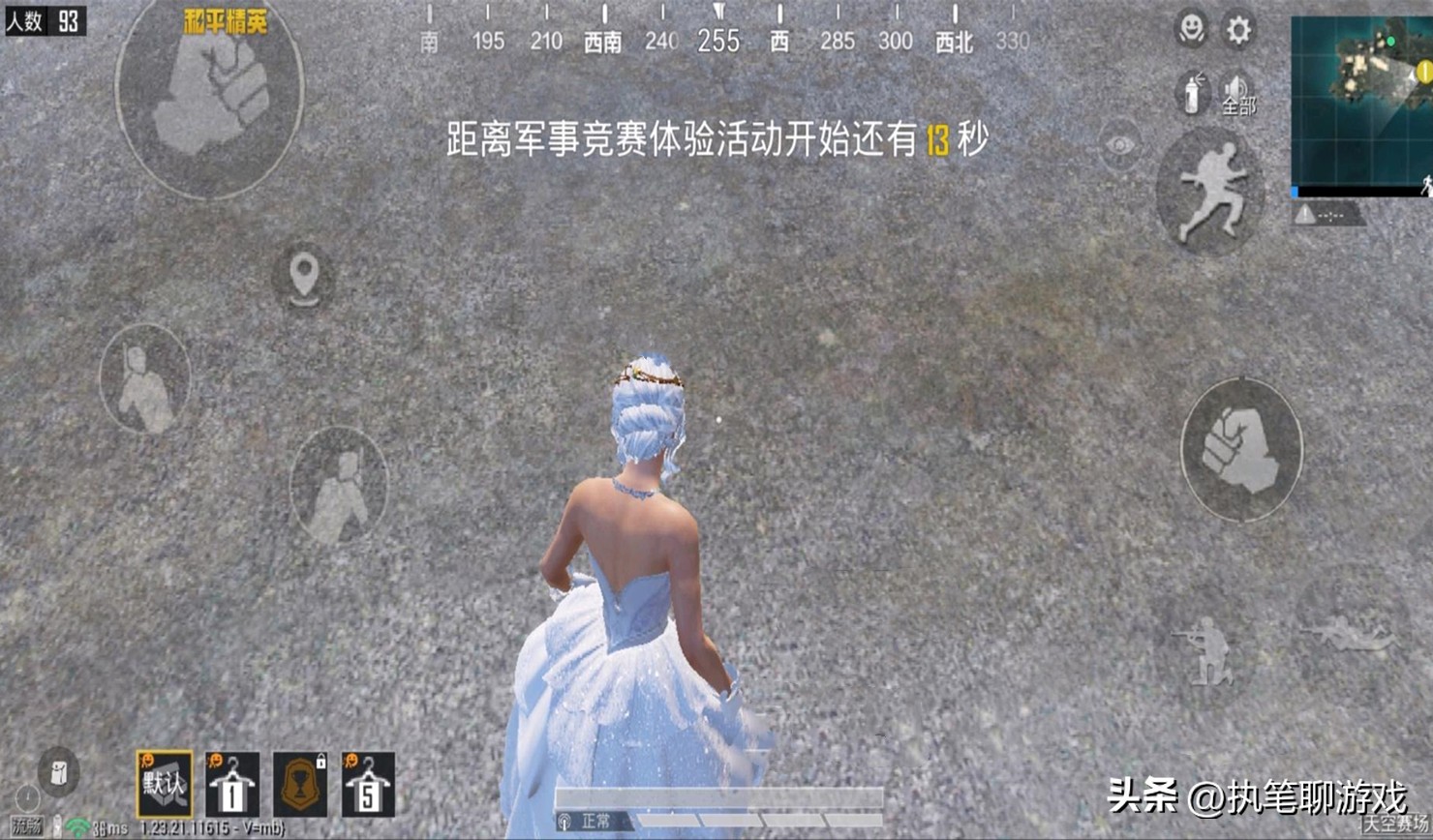Switch to outfit hanger slot 1
Screen dimensions: 1433x840
[x=232, y=784]
